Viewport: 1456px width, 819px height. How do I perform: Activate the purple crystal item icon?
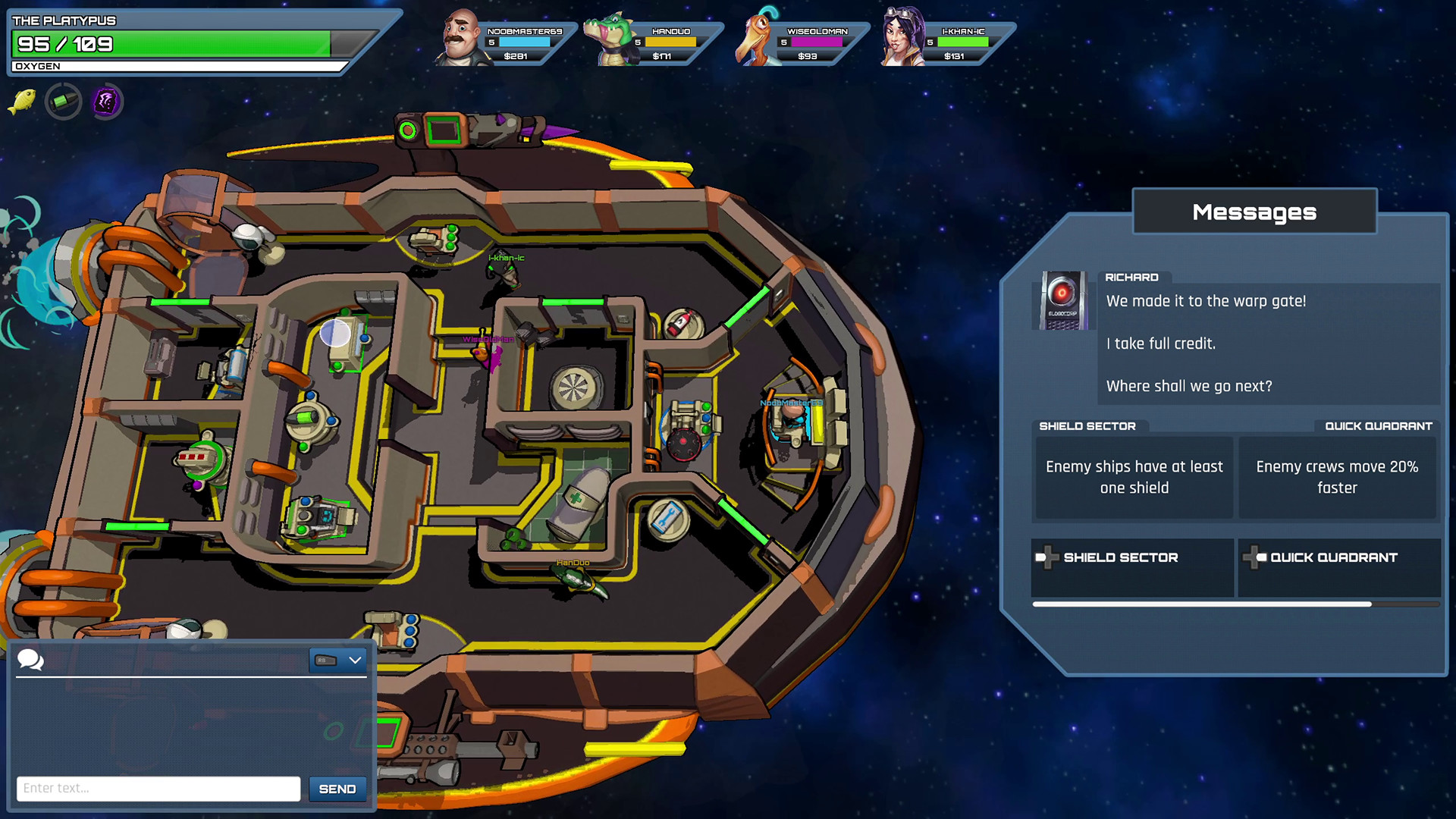coord(106,101)
